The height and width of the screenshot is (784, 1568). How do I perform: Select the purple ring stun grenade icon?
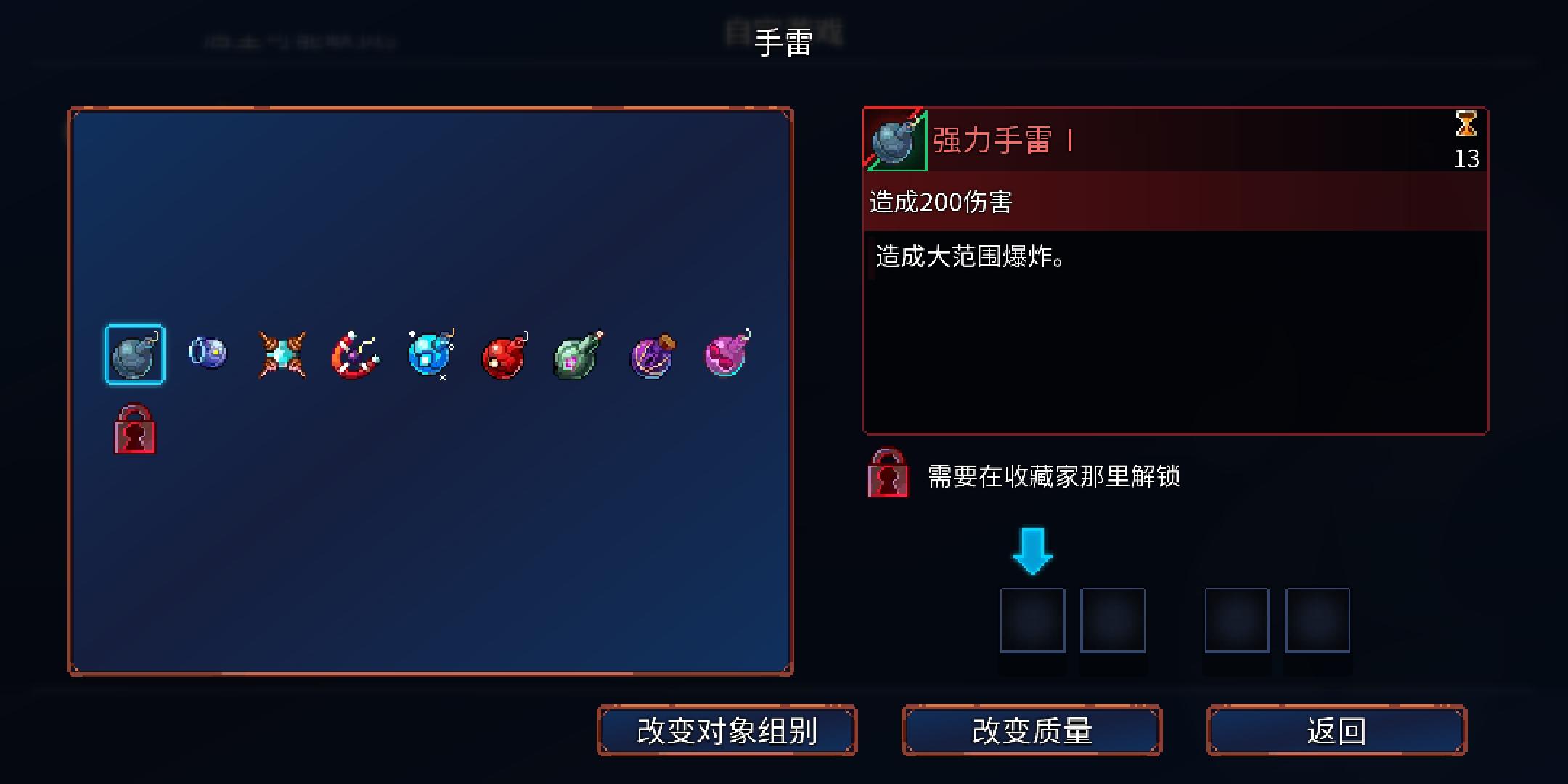pyautogui.click(x=208, y=355)
